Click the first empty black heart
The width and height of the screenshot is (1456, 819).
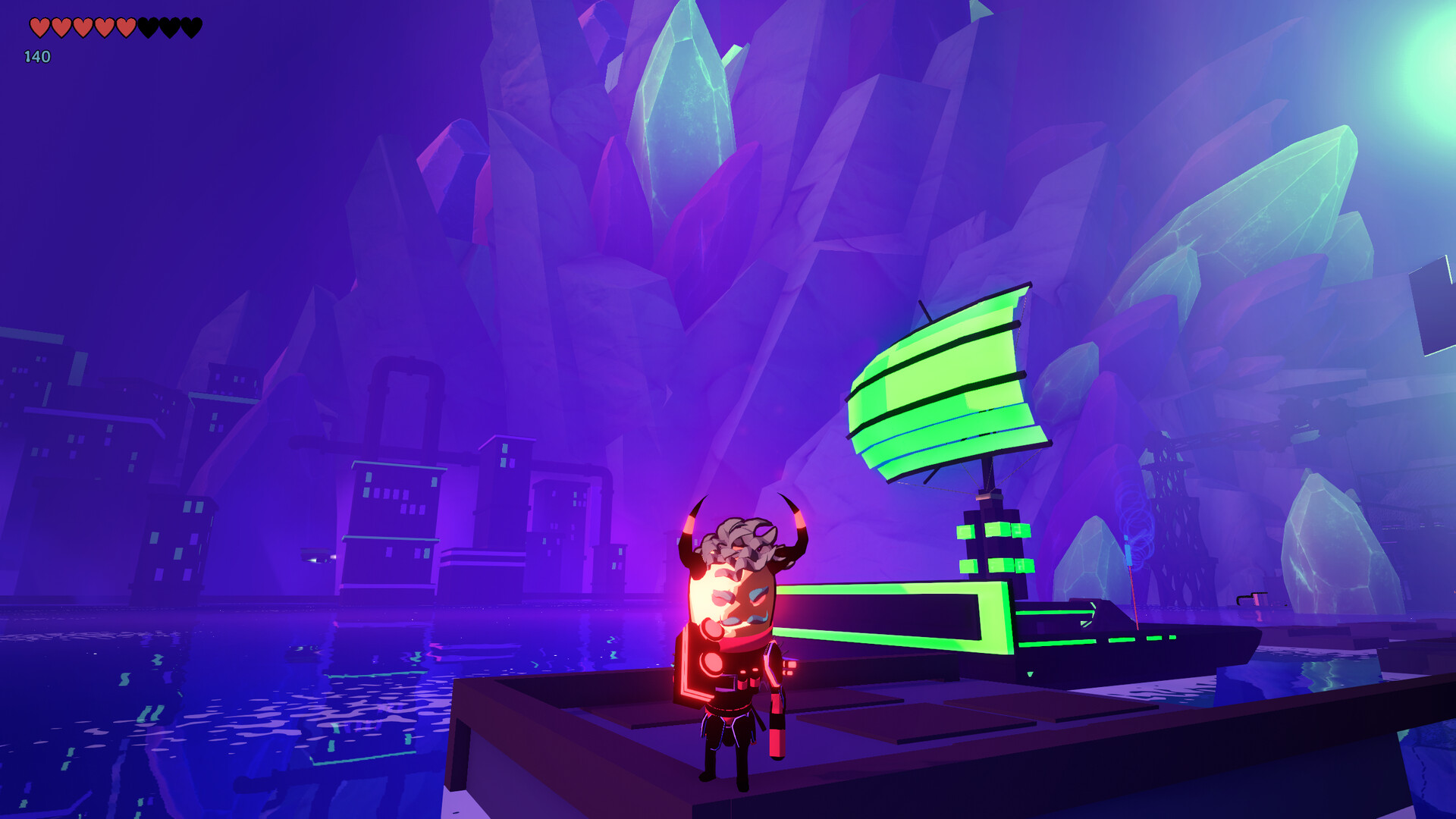(148, 27)
